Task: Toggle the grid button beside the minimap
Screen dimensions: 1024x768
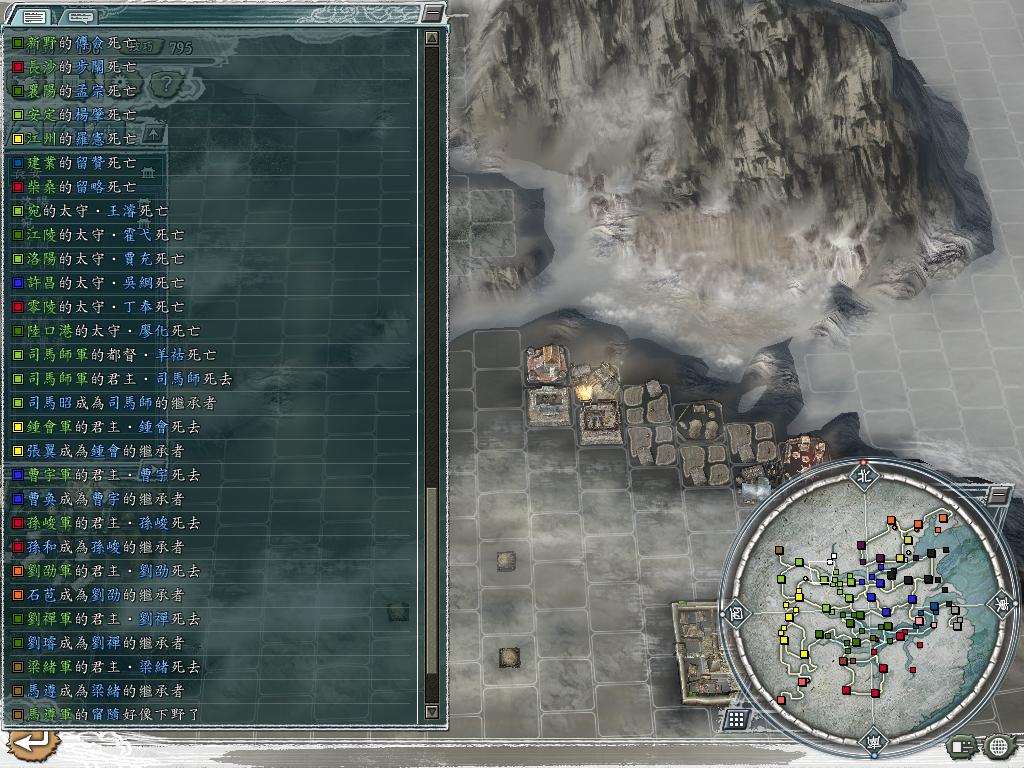Action: (x=736, y=718)
